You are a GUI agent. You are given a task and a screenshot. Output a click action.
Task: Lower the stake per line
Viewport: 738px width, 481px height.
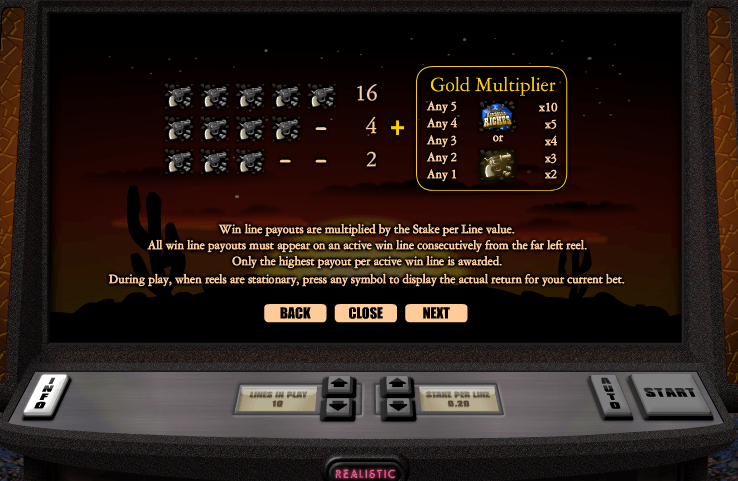(x=396, y=407)
